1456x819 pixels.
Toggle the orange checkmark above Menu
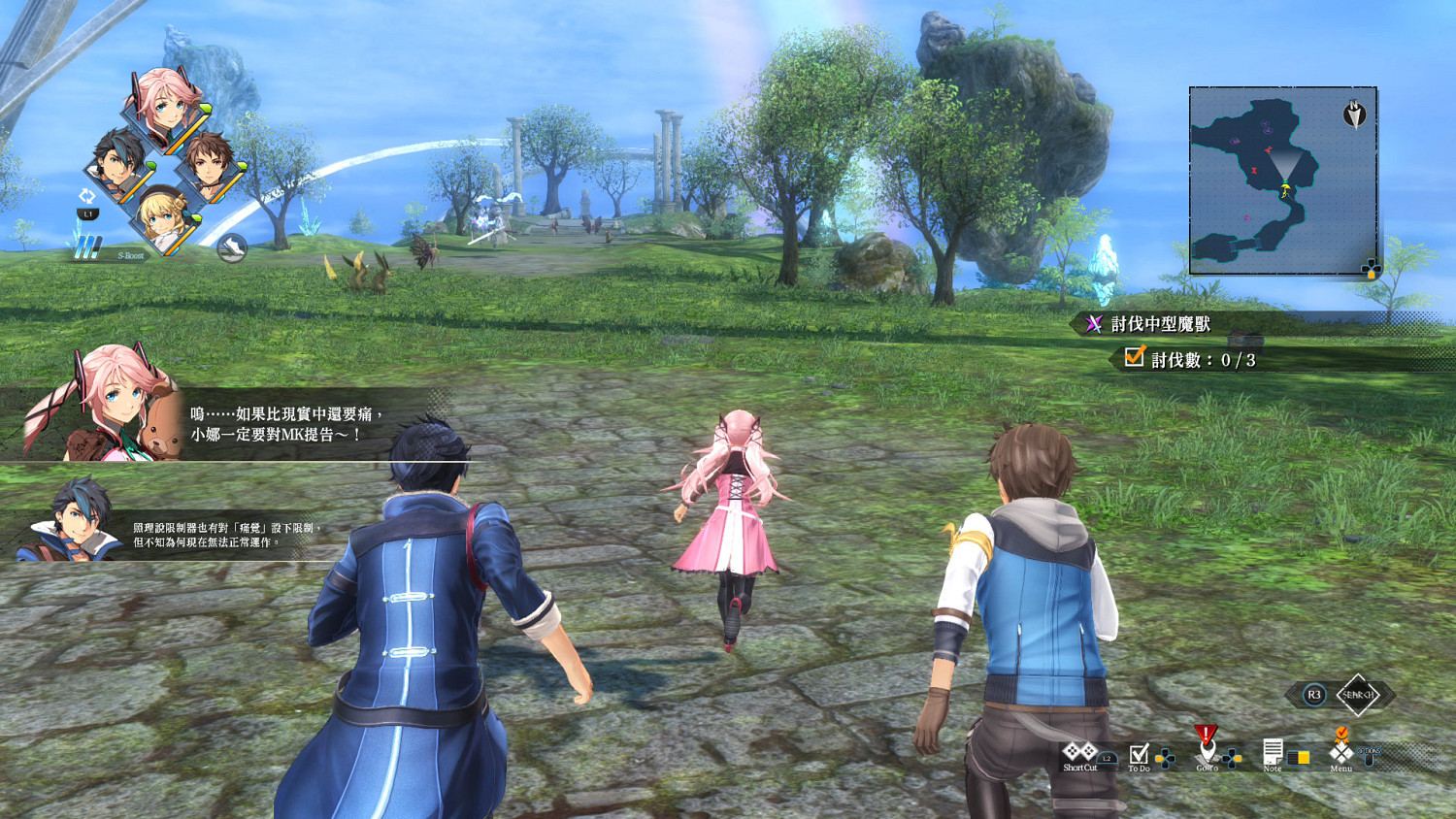click(x=1342, y=733)
